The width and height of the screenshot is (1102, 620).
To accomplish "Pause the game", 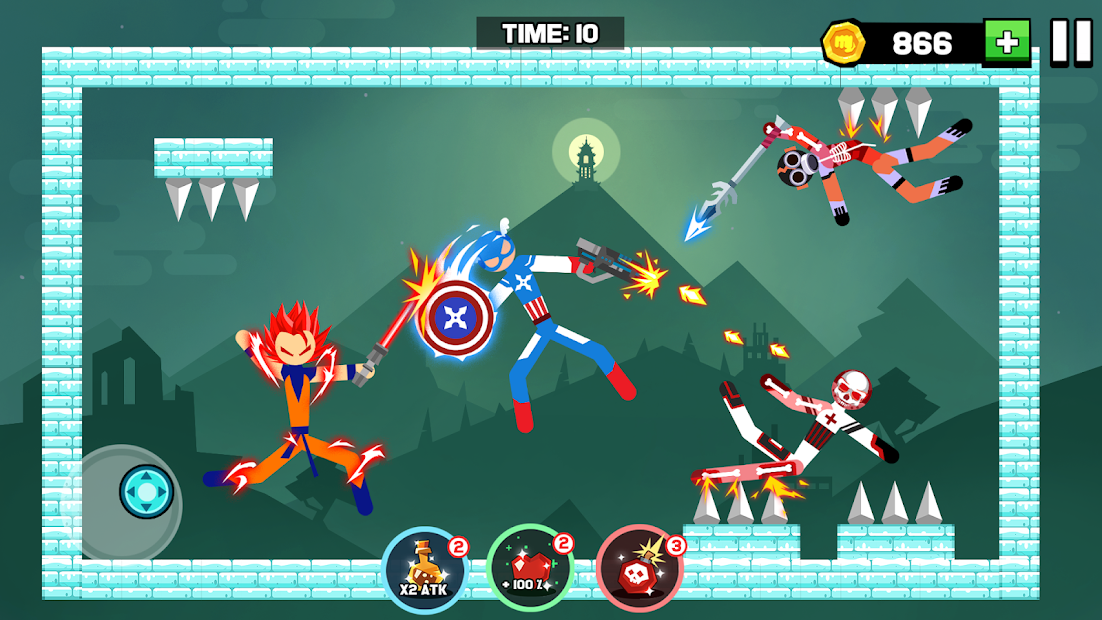I will click(x=1071, y=43).
